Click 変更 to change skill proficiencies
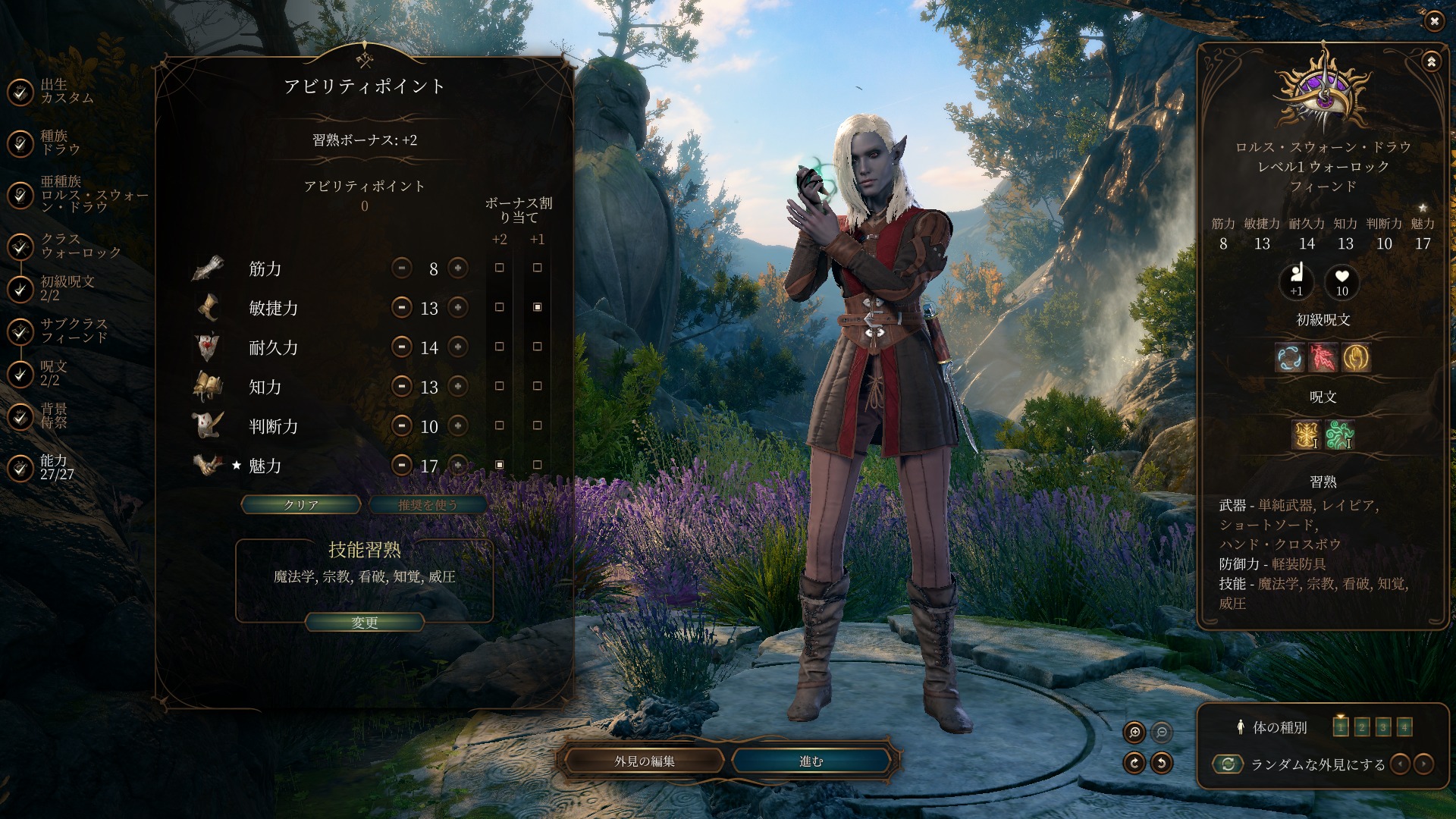The image size is (1456, 819). (x=364, y=623)
